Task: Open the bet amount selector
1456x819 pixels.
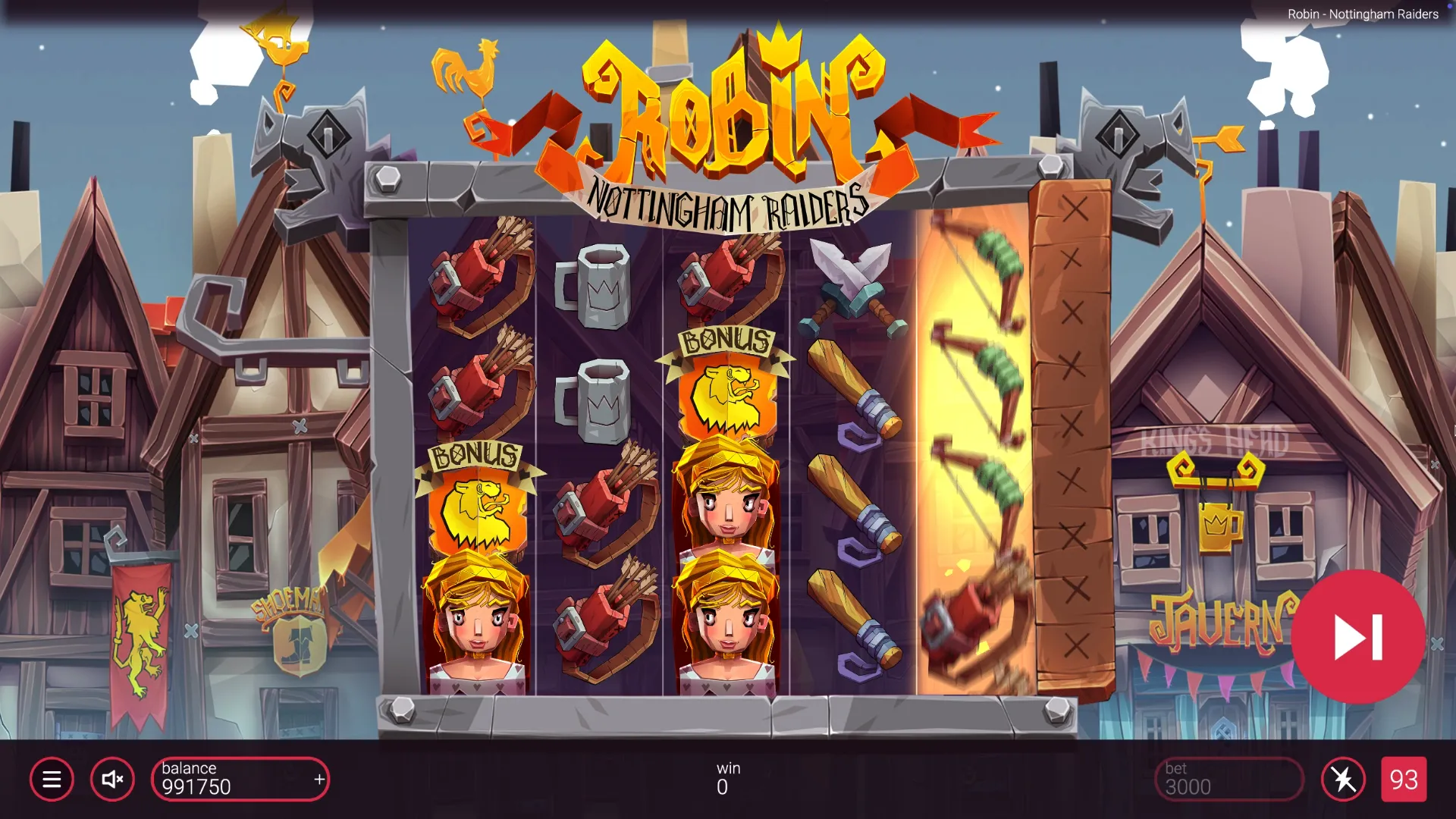Action: 1228,779
